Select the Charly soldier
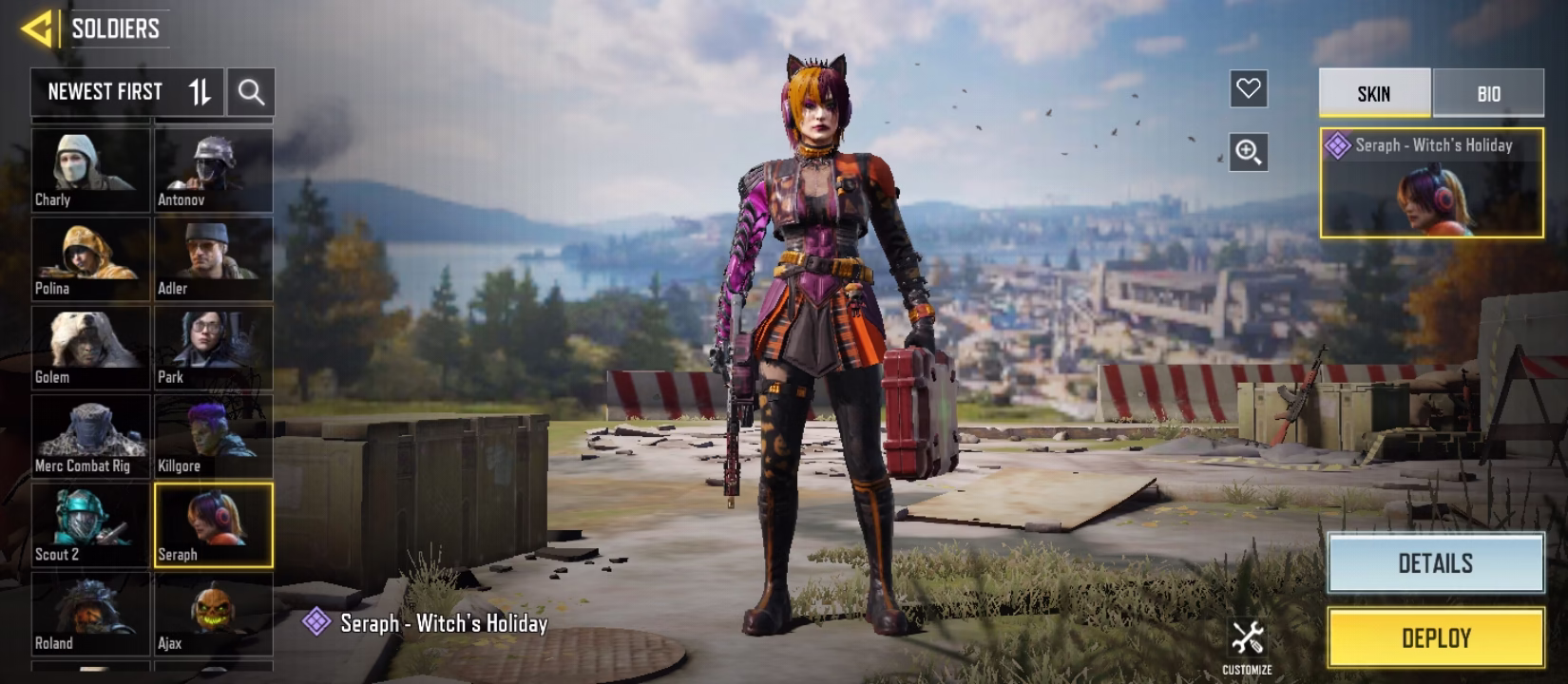 (x=91, y=170)
